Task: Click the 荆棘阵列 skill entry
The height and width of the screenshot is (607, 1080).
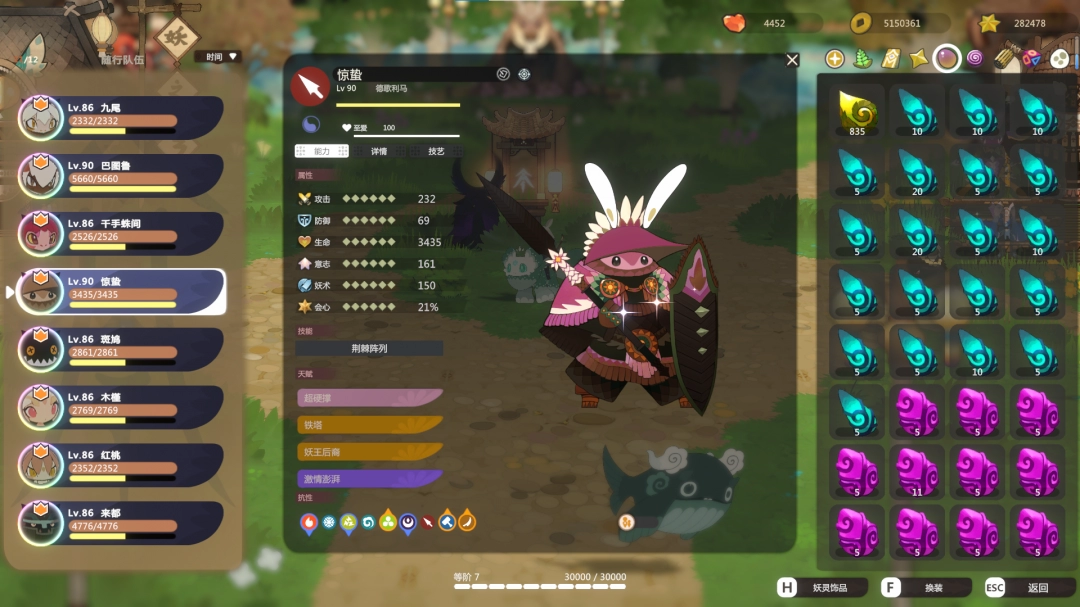Action: point(369,349)
